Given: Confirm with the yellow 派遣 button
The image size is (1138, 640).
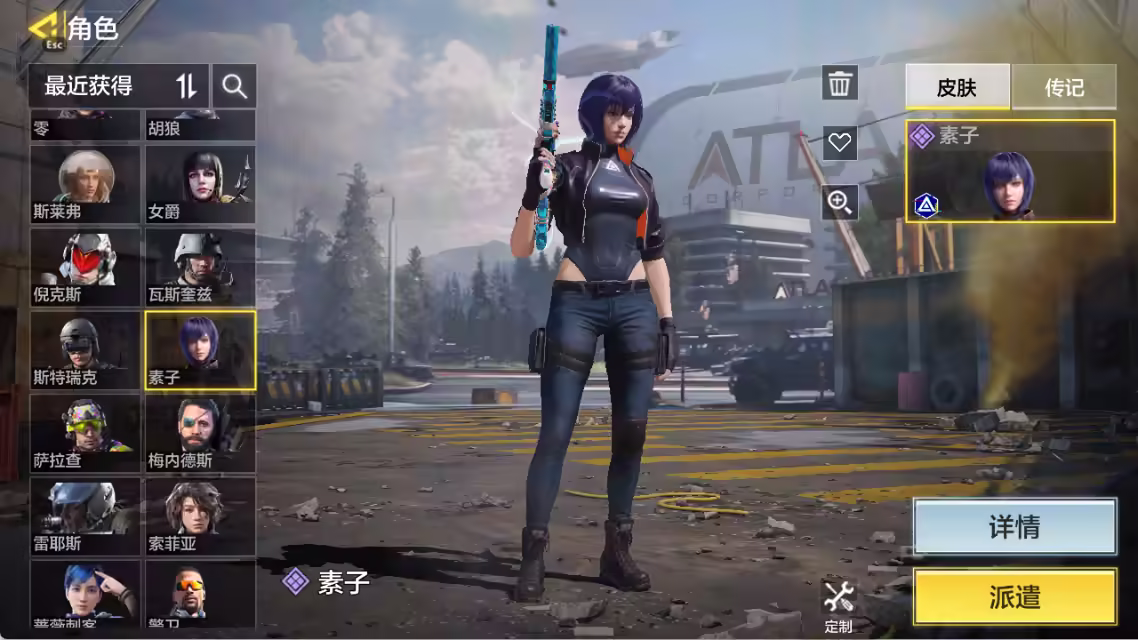Looking at the screenshot, I should (1015, 597).
